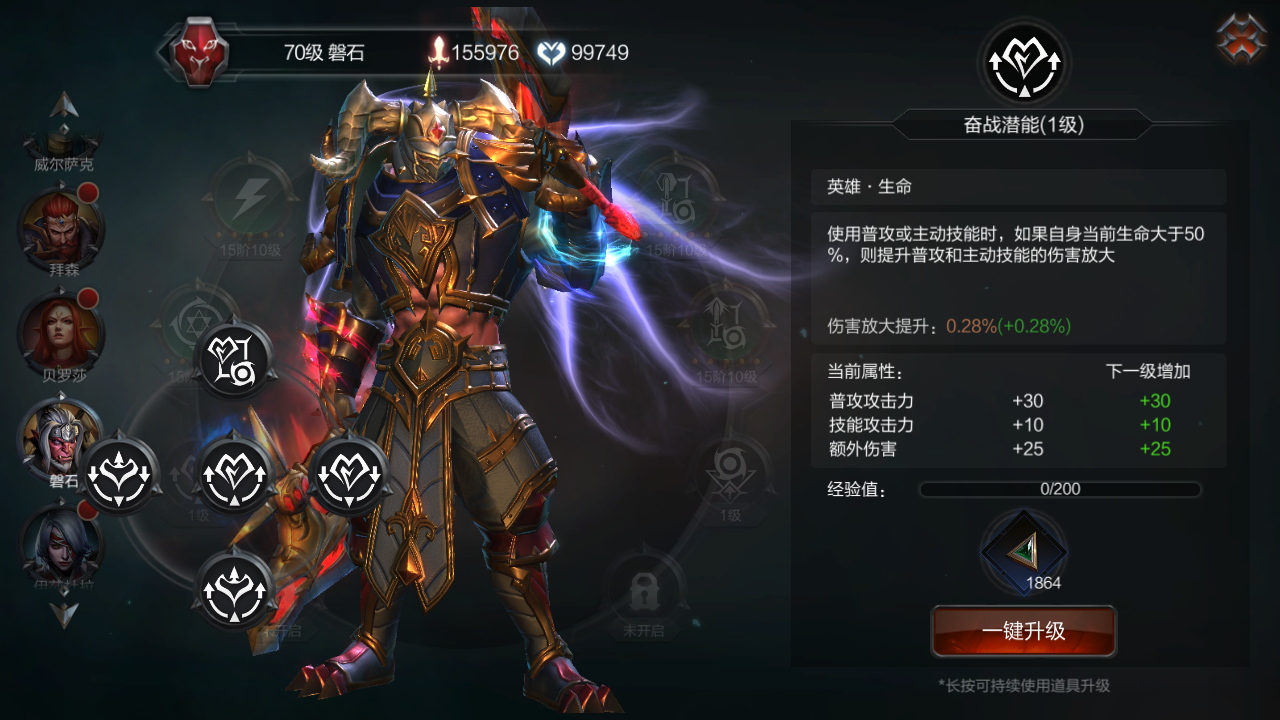Click the red hero class emblem

pos(198,53)
